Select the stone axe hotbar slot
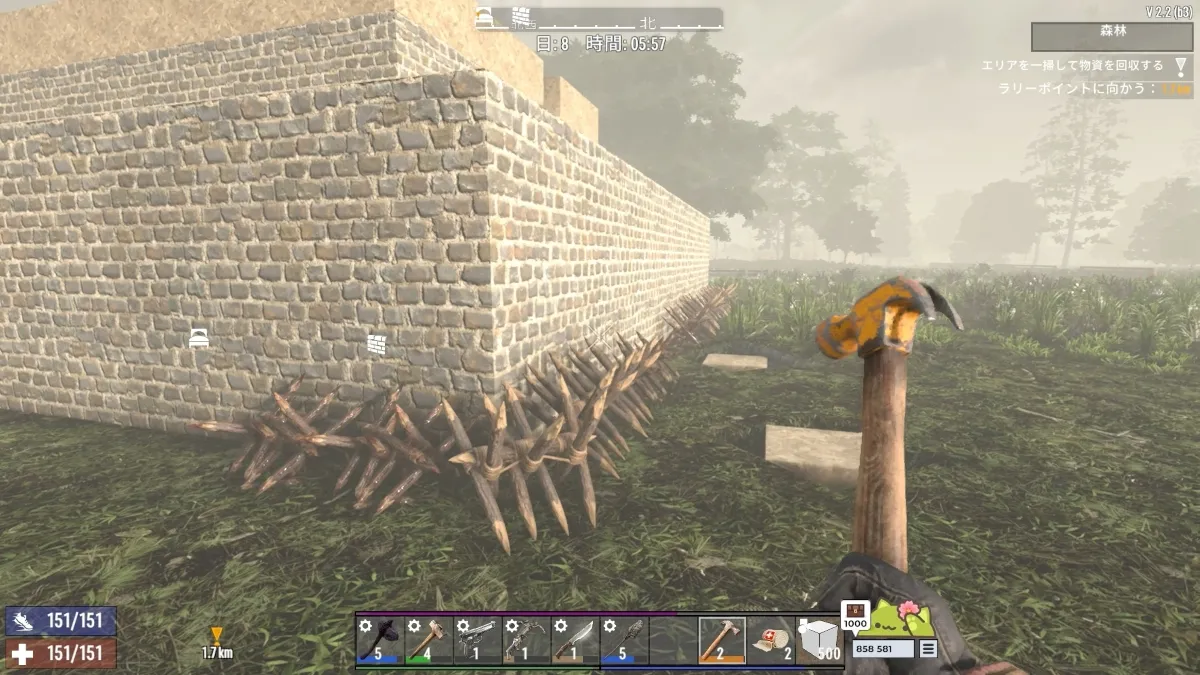This screenshot has width=1200, height=675. point(379,640)
